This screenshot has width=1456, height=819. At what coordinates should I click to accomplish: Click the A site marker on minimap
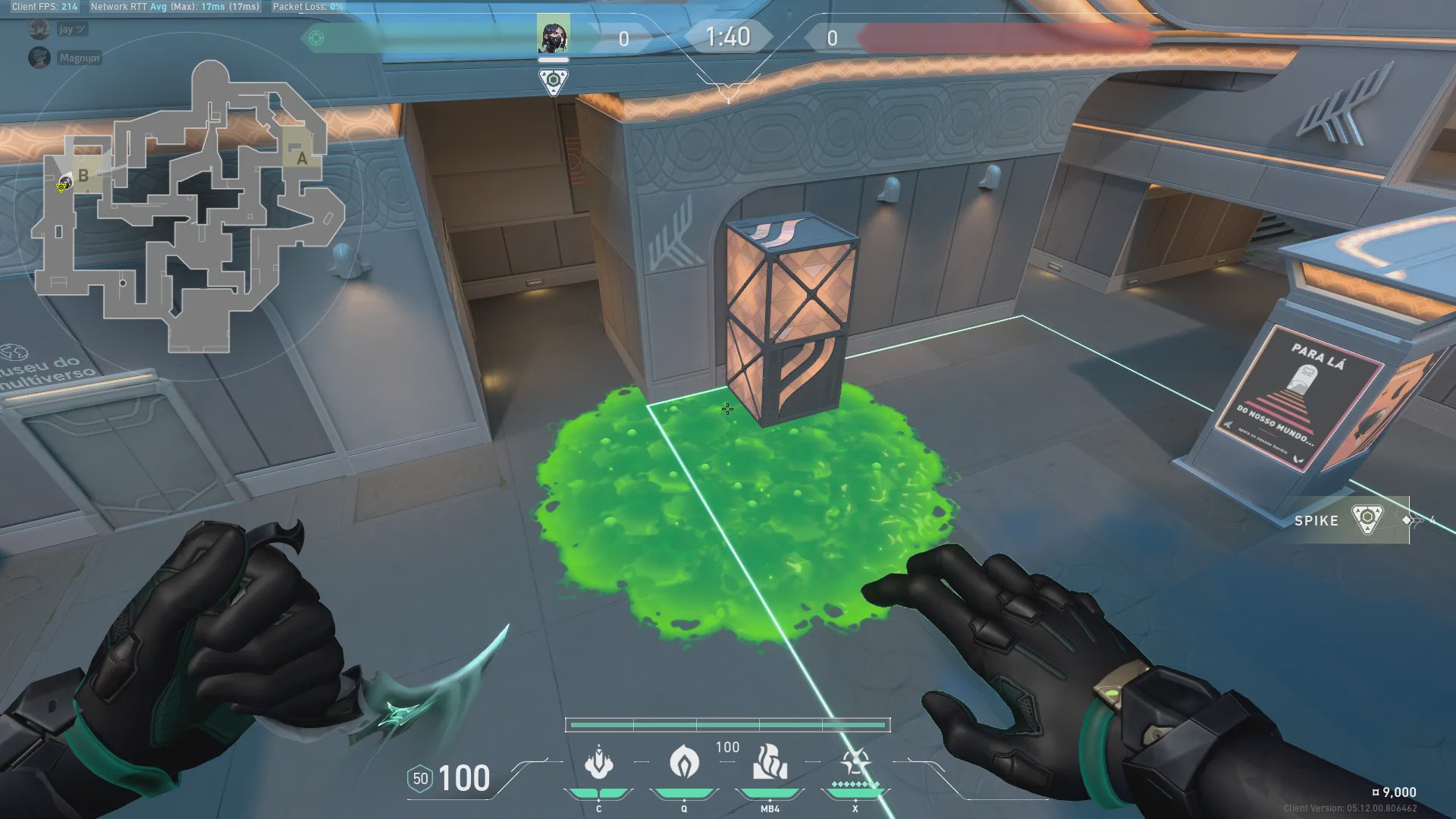(x=302, y=158)
